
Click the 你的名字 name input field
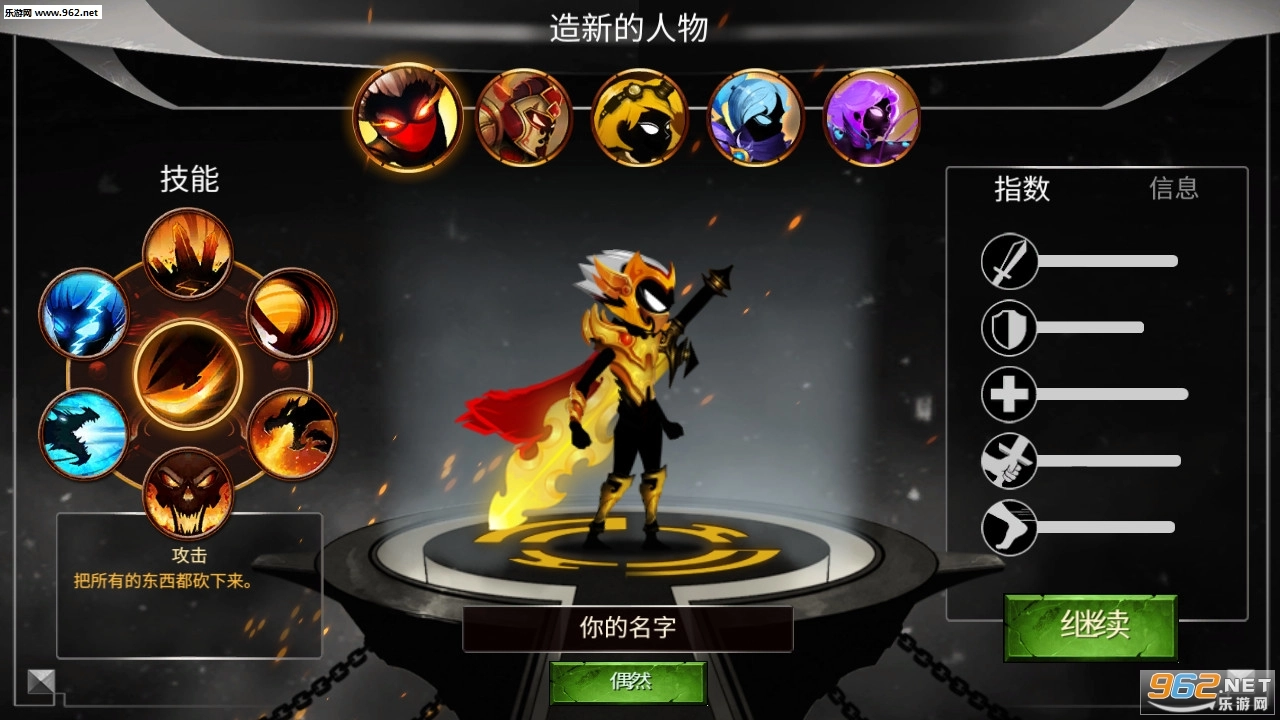628,629
